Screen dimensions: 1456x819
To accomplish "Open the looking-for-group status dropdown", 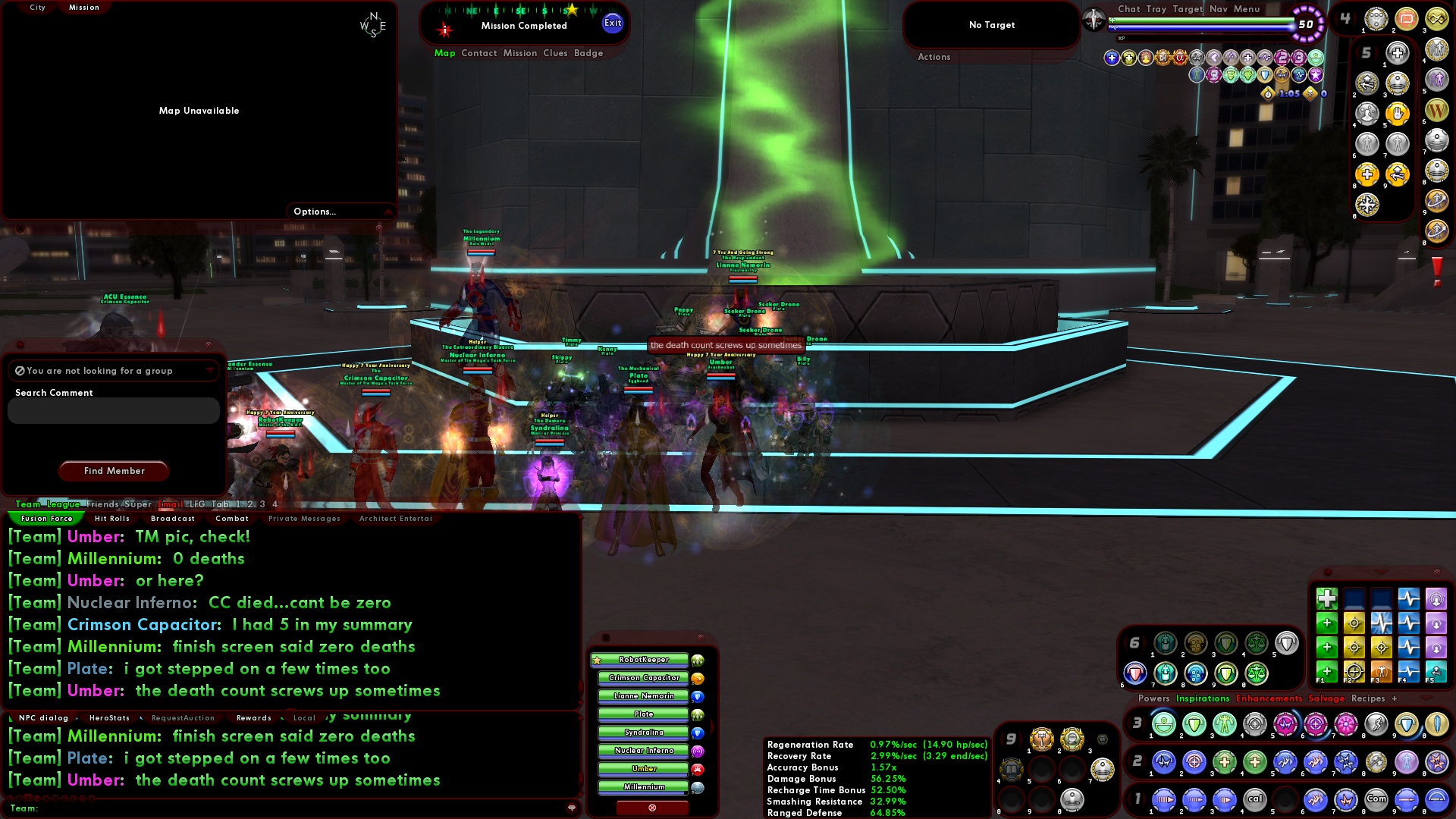I will coord(209,370).
